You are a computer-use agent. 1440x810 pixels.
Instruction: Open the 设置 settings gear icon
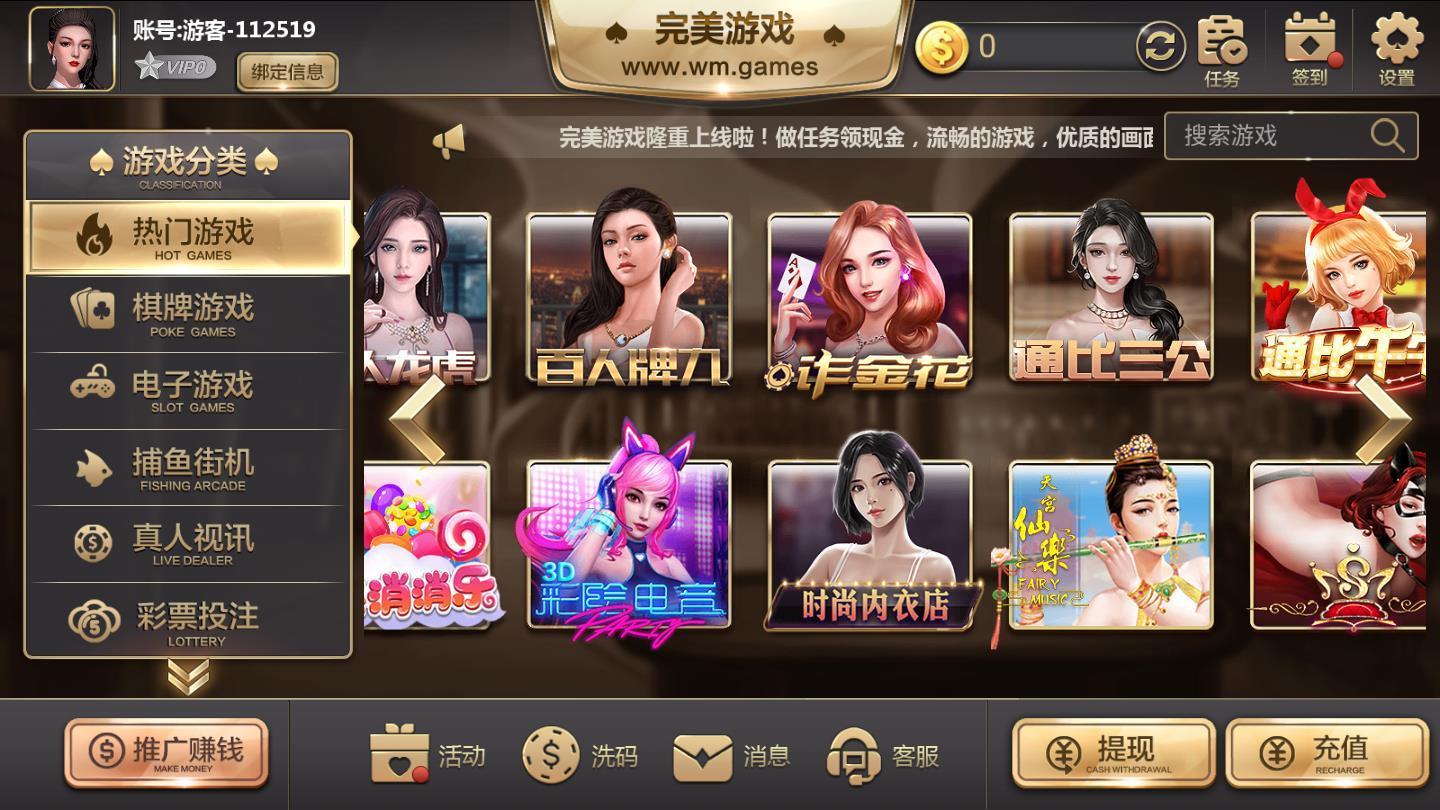pyautogui.click(x=1397, y=42)
